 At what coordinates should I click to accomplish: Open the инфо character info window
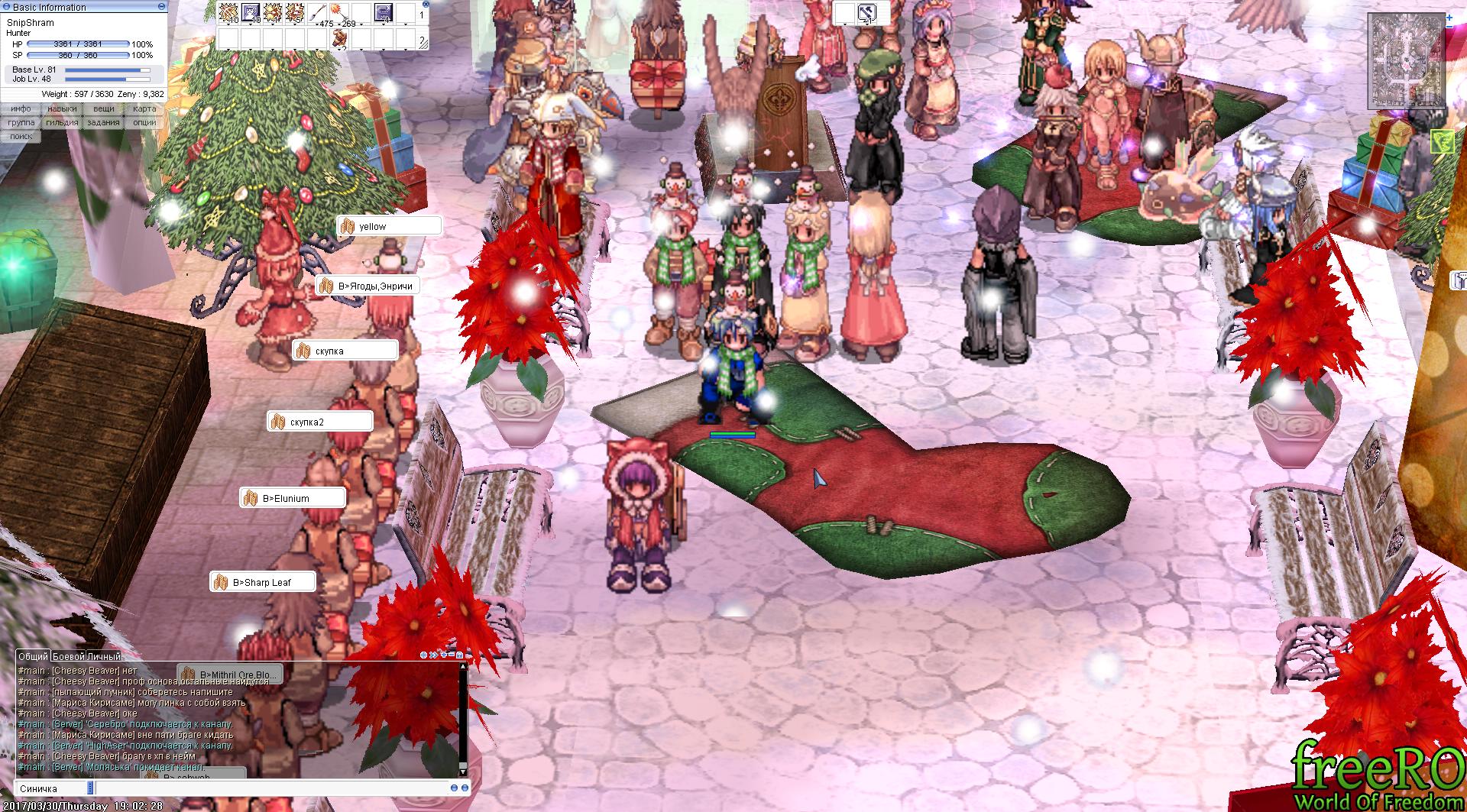tap(21, 109)
